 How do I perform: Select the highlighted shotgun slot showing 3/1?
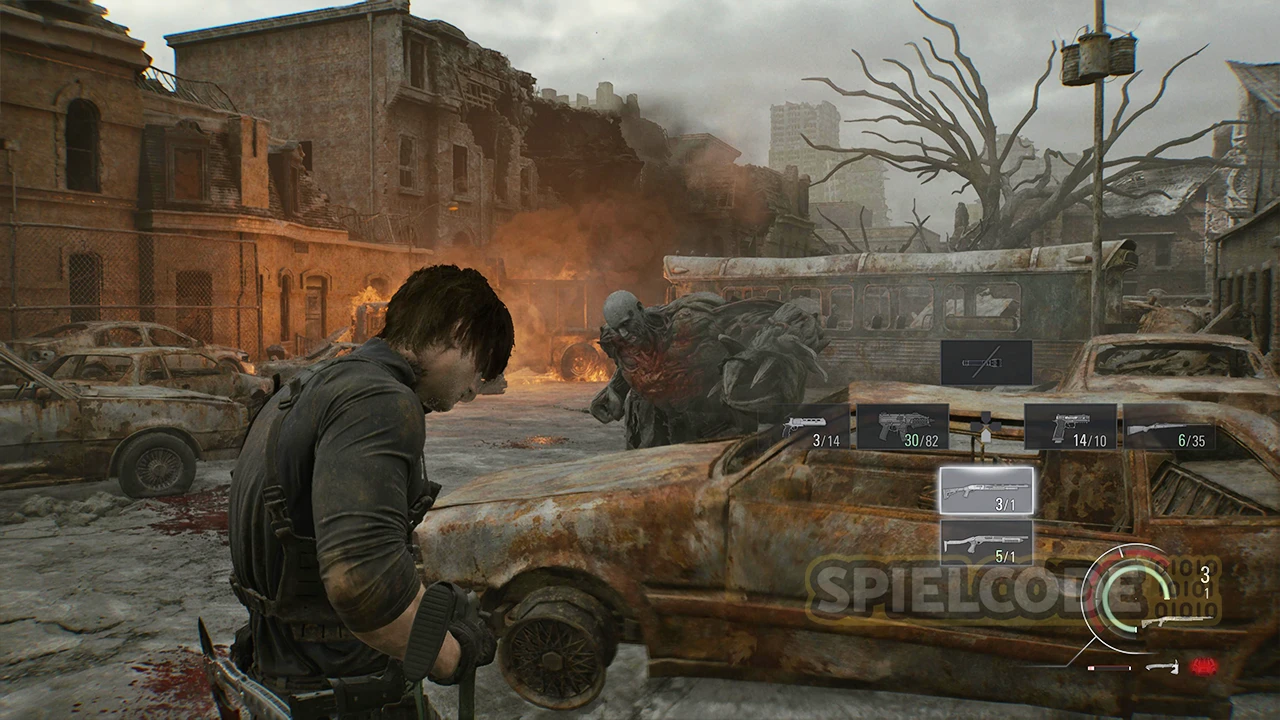987,490
